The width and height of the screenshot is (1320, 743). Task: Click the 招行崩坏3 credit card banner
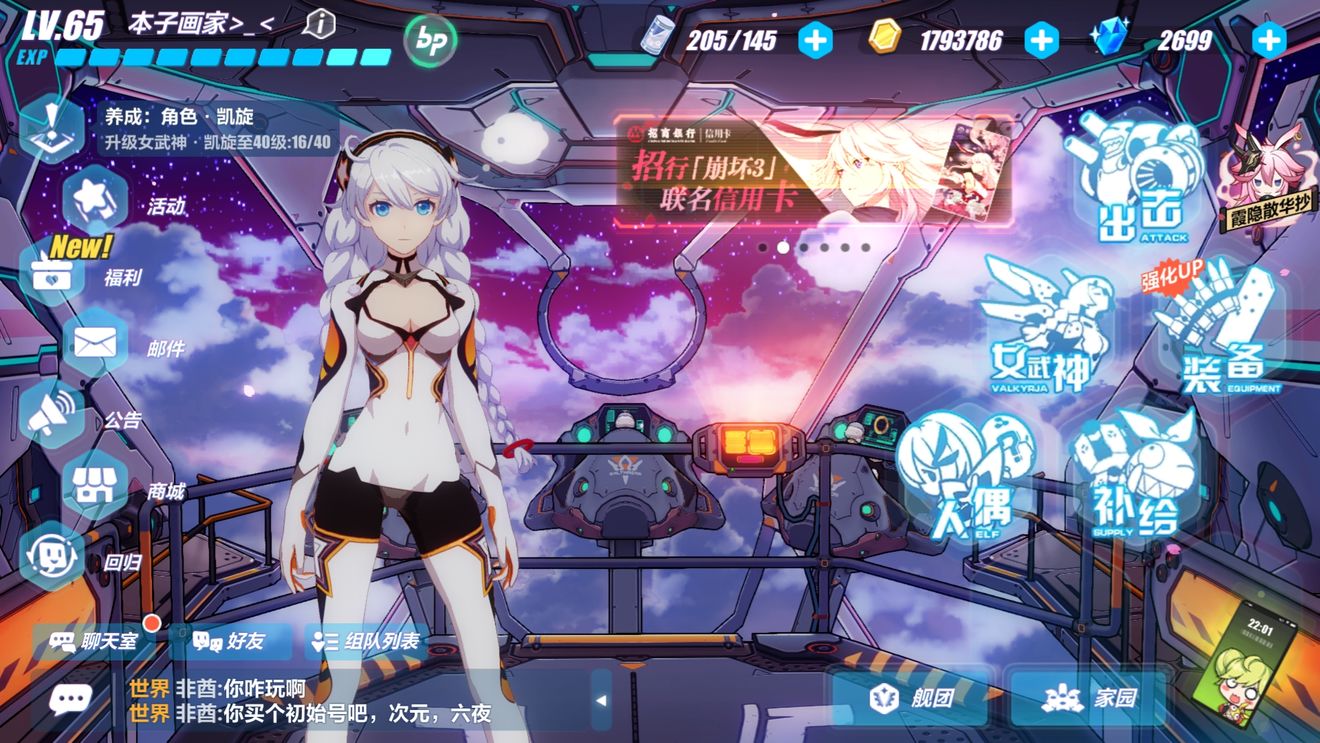tap(812, 170)
